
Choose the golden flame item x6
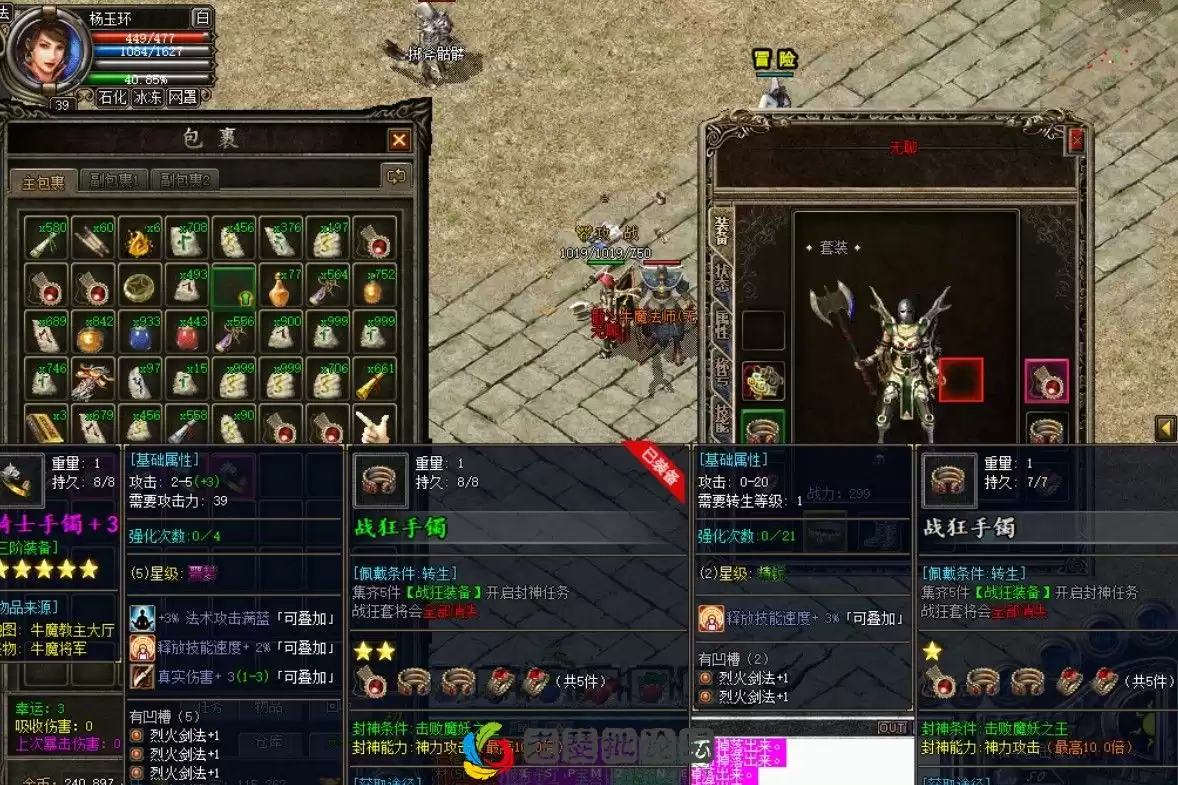click(x=140, y=240)
